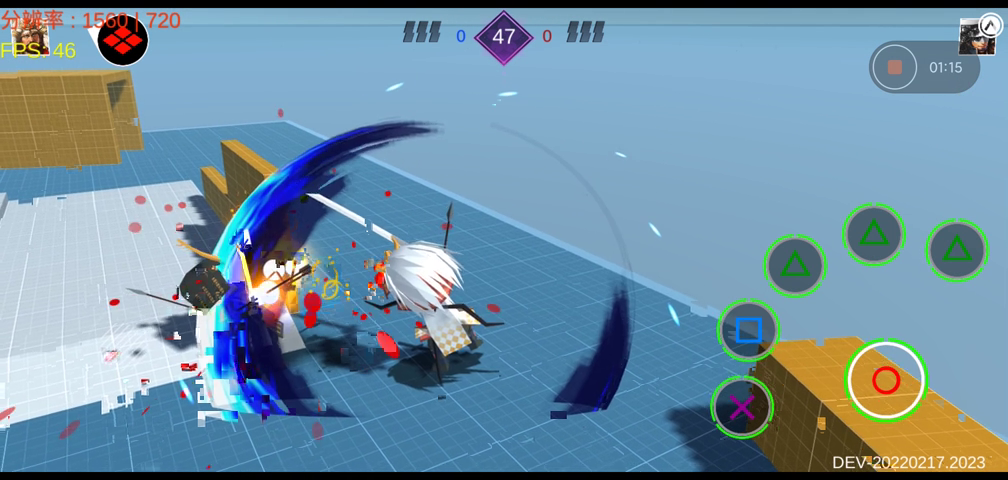
Task: Click the red hexagon logo icon
Action: pos(123,40)
